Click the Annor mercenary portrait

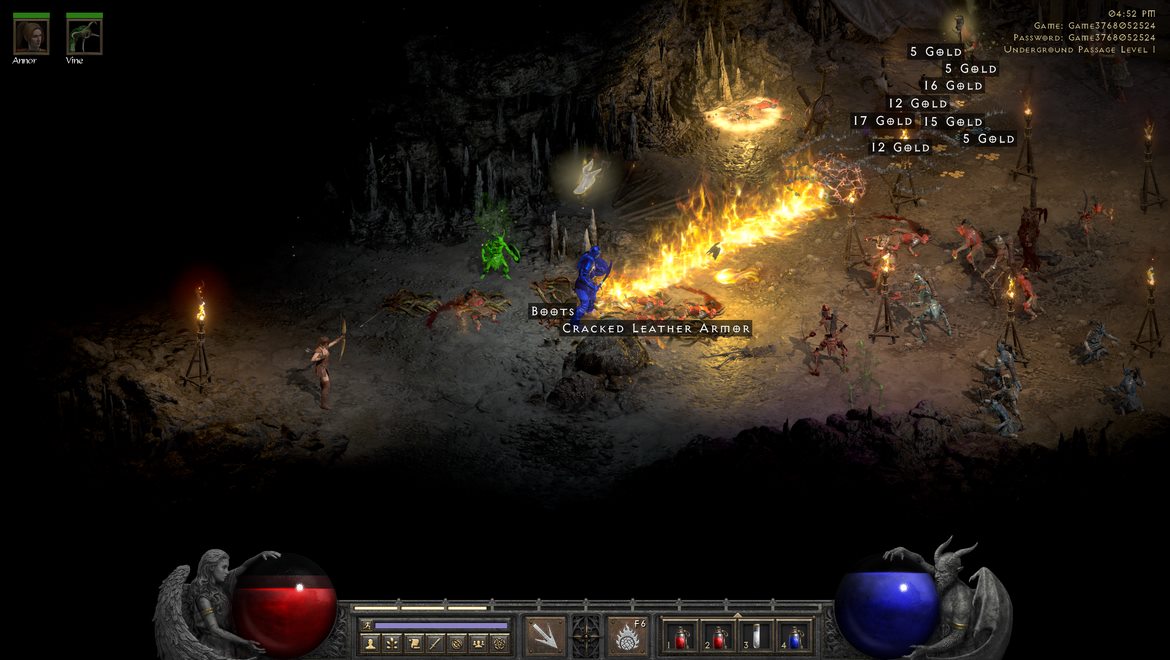30,37
